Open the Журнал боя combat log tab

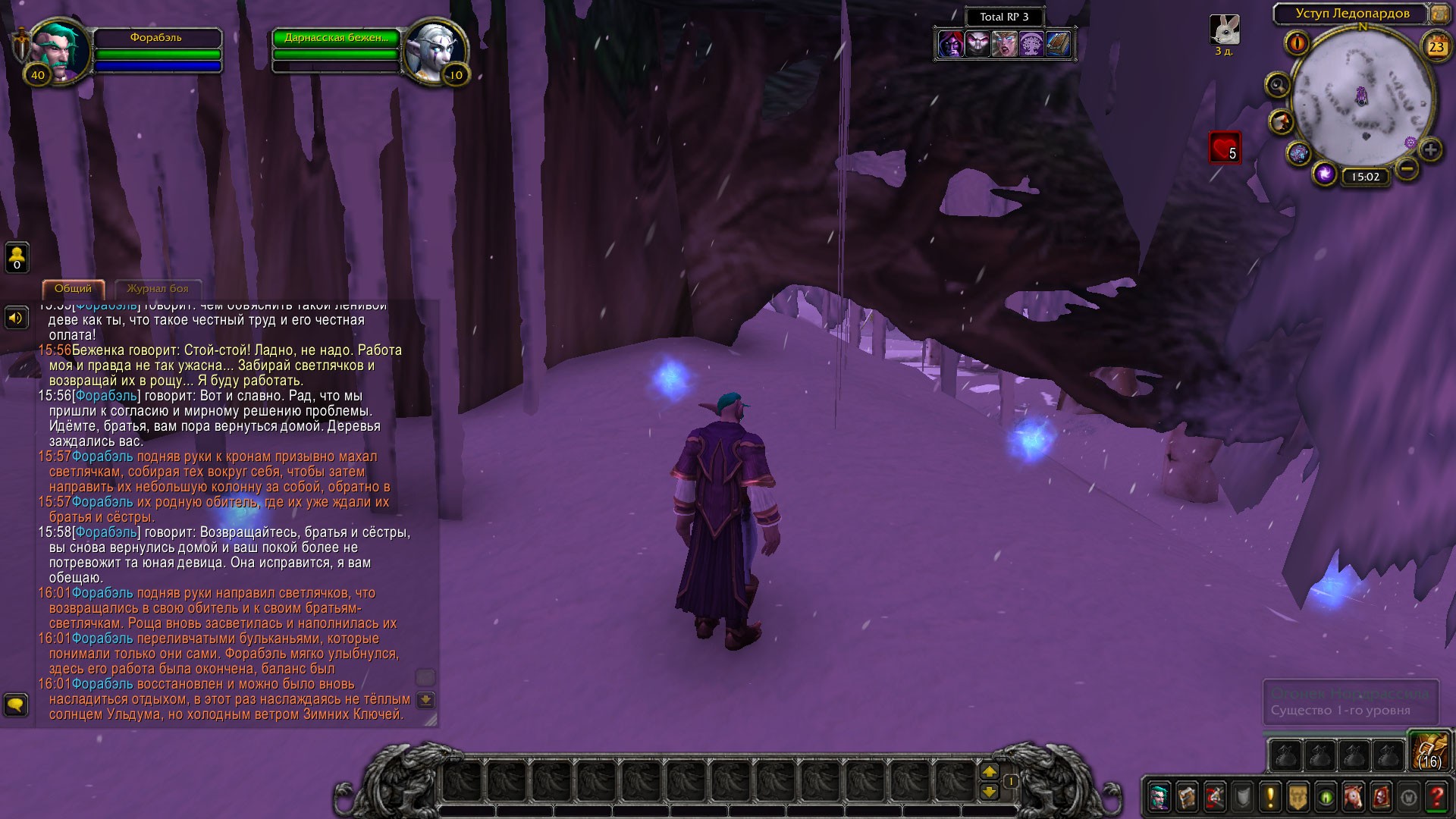pyautogui.click(x=157, y=289)
